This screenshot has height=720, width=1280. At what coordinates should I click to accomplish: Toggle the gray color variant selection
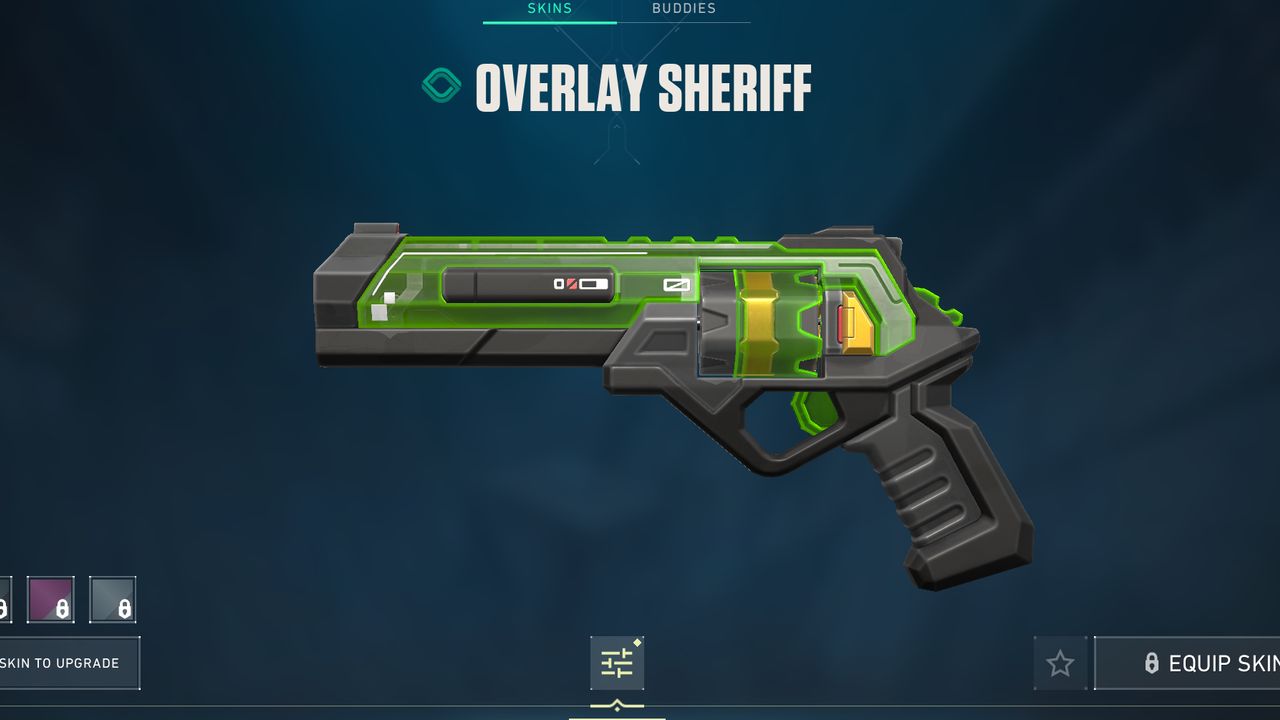click(115, 600)
